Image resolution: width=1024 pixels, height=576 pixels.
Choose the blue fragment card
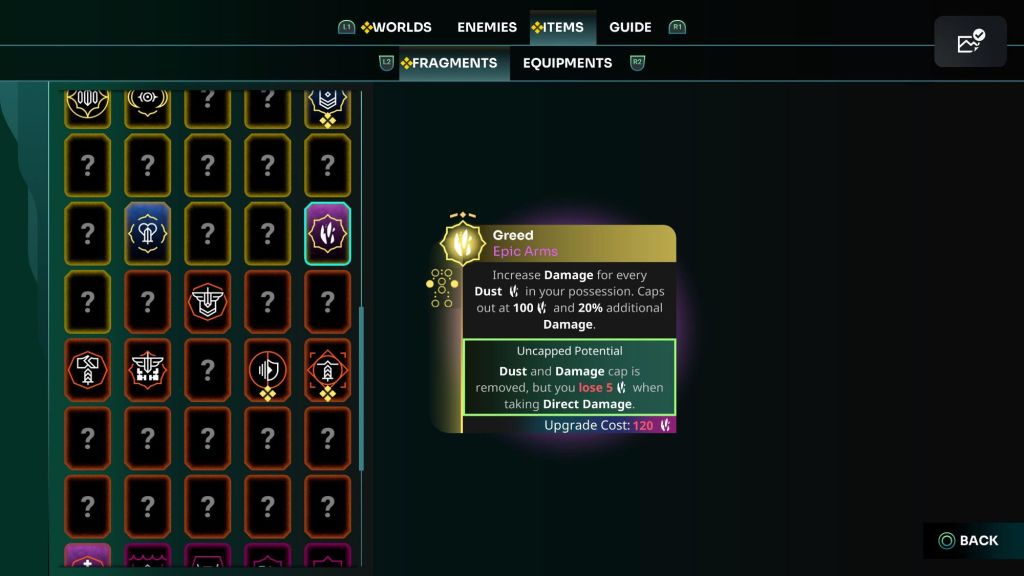coord(147,233)
